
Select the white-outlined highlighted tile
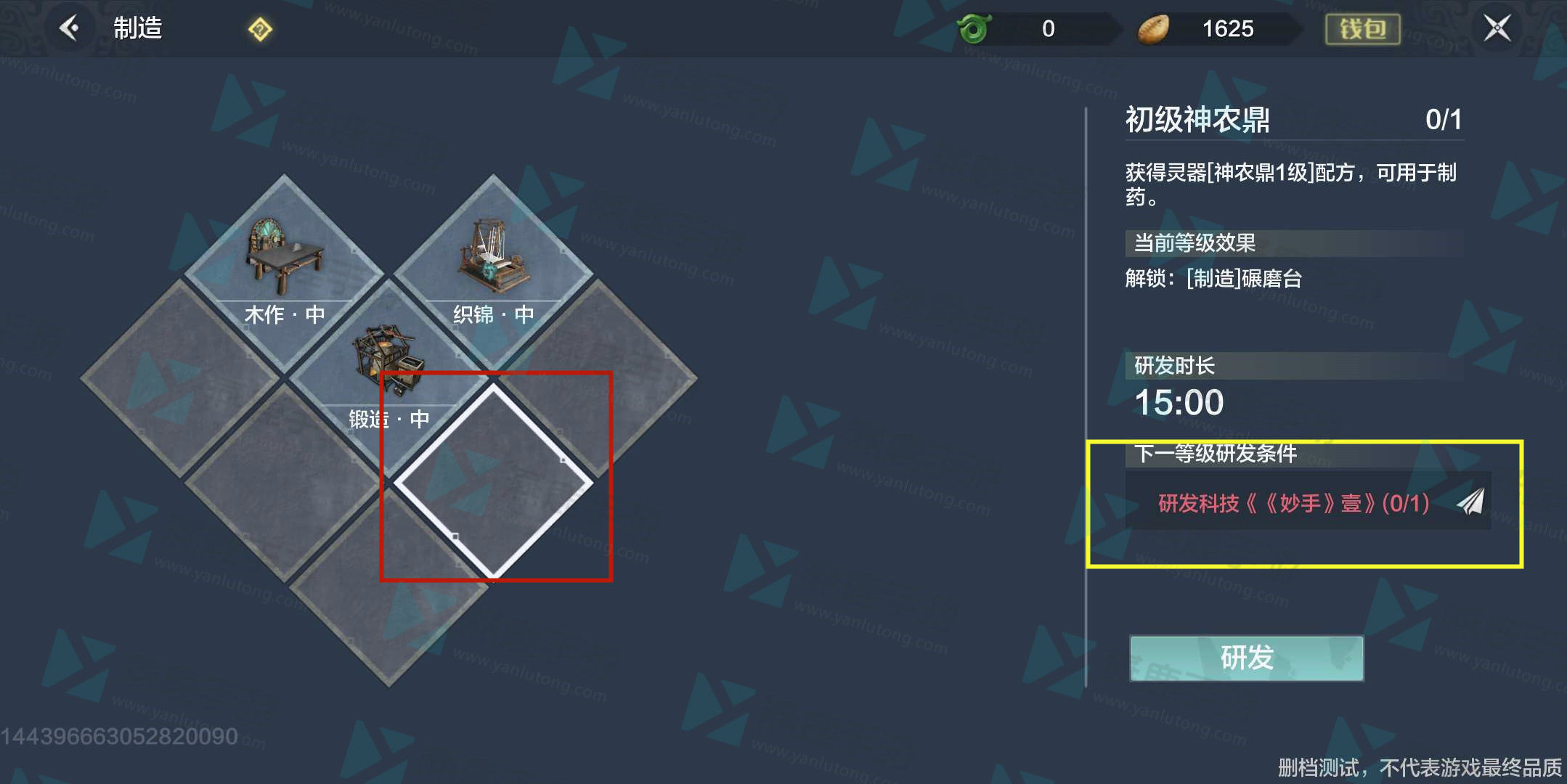coord(493,481)
